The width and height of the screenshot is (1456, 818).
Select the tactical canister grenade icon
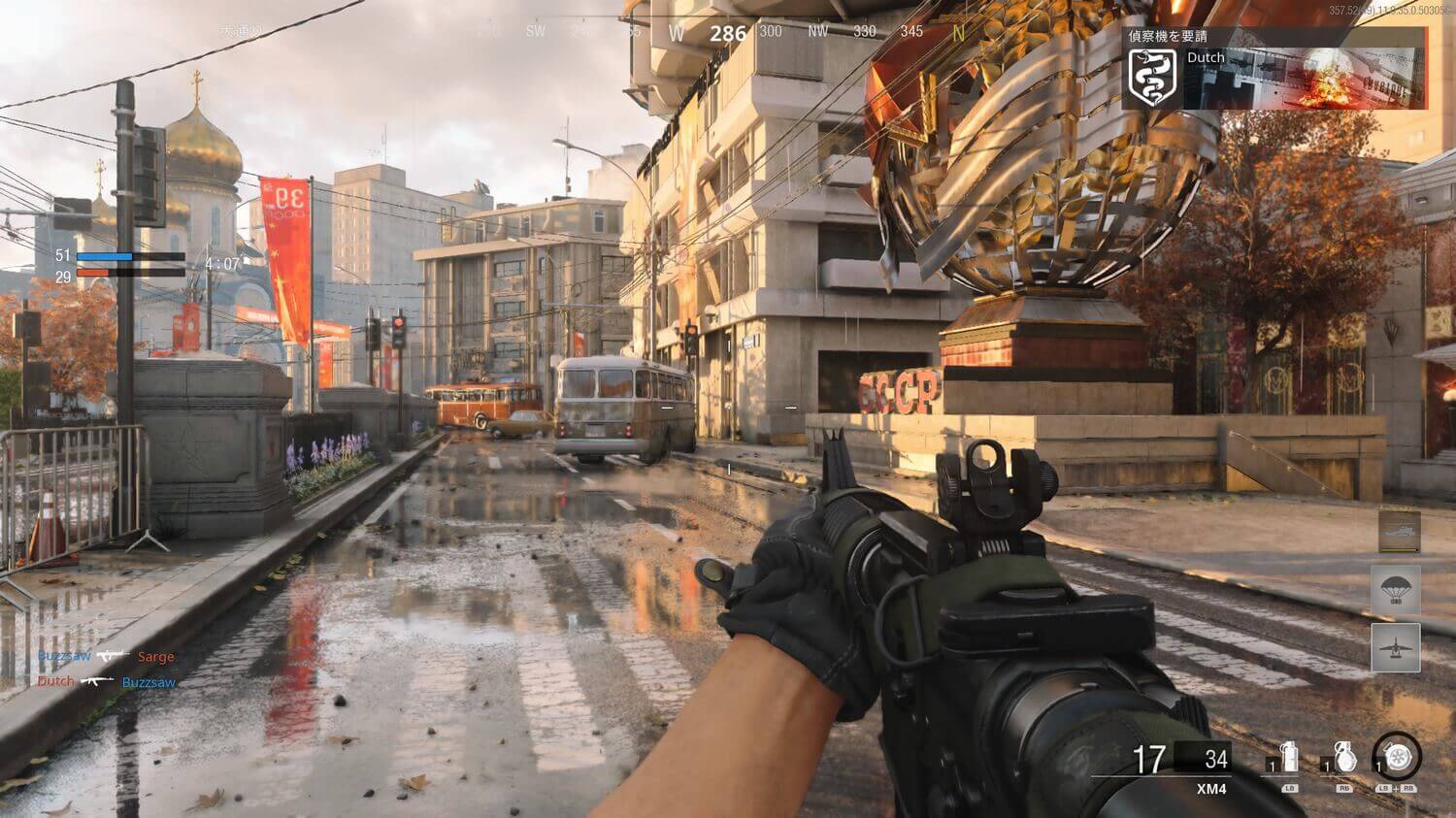coord(1290,758)
